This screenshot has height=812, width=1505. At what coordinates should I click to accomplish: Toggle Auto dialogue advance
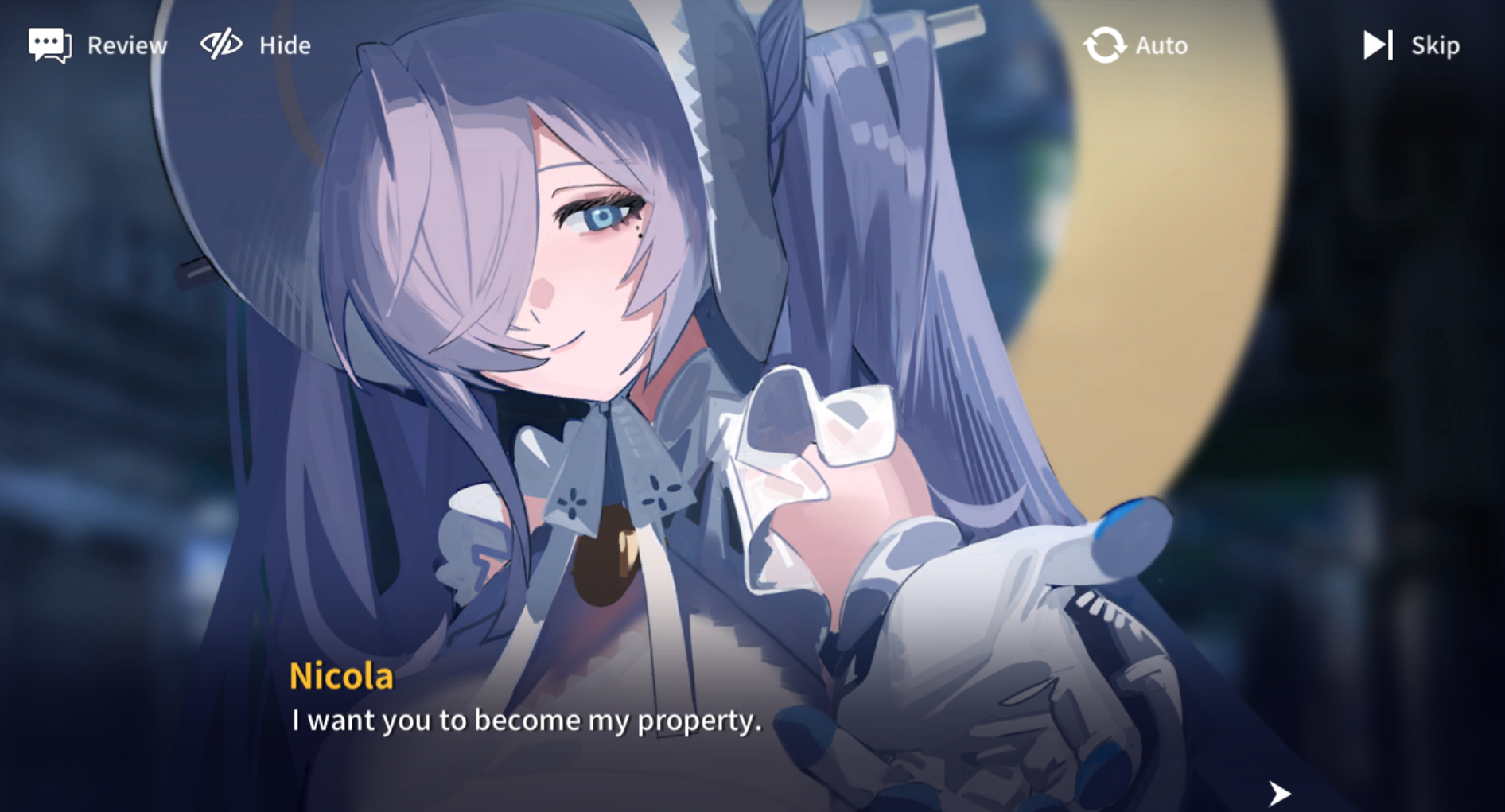click(1135, 45)
